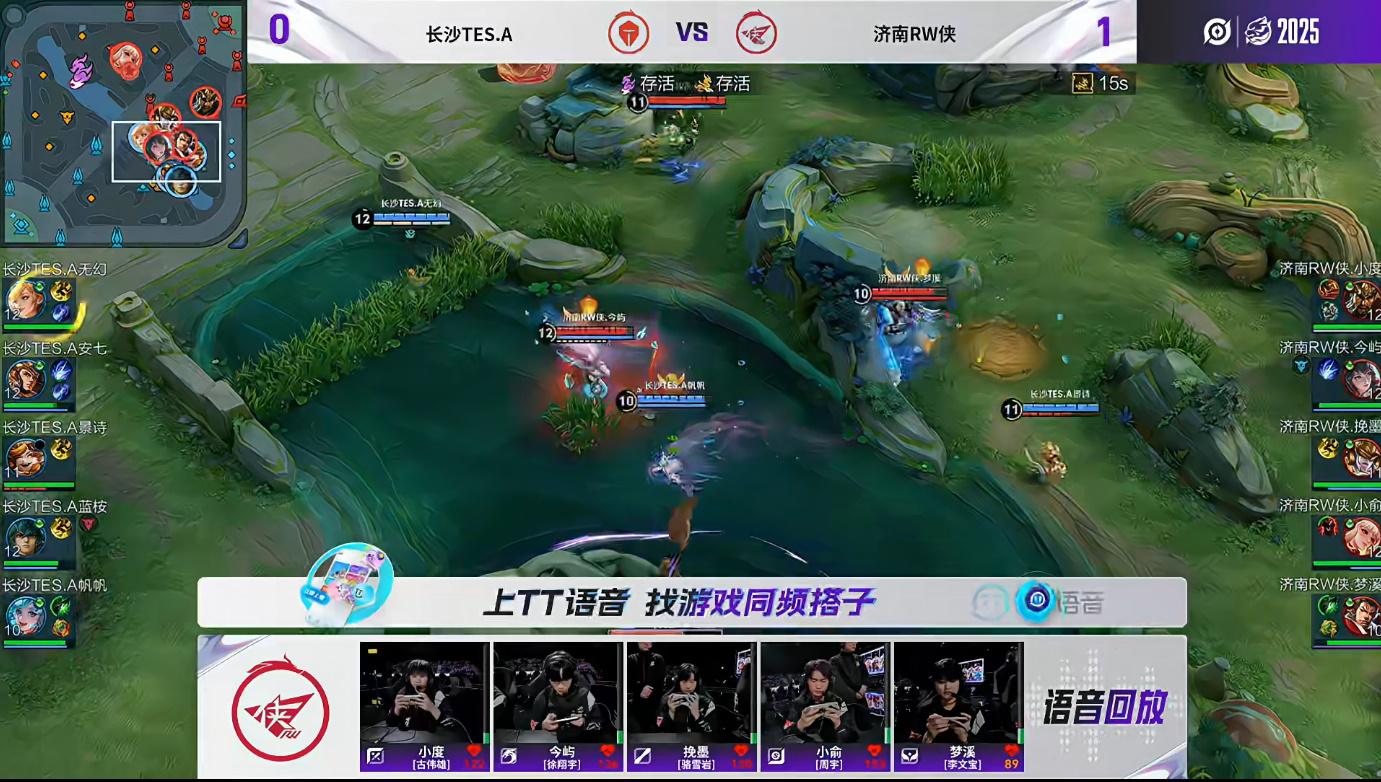Image resolution: width=1381 pixels, height=782 pixels.
Task: Show 挽墨's player webcam feed
Action: tap(691, 693)
